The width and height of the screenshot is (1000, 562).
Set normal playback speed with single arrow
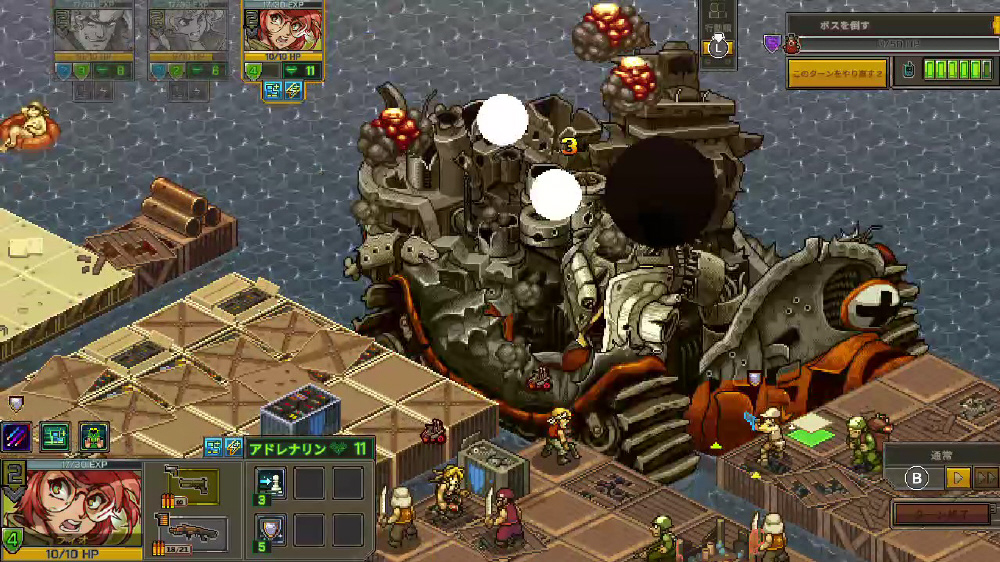point(958,478)
